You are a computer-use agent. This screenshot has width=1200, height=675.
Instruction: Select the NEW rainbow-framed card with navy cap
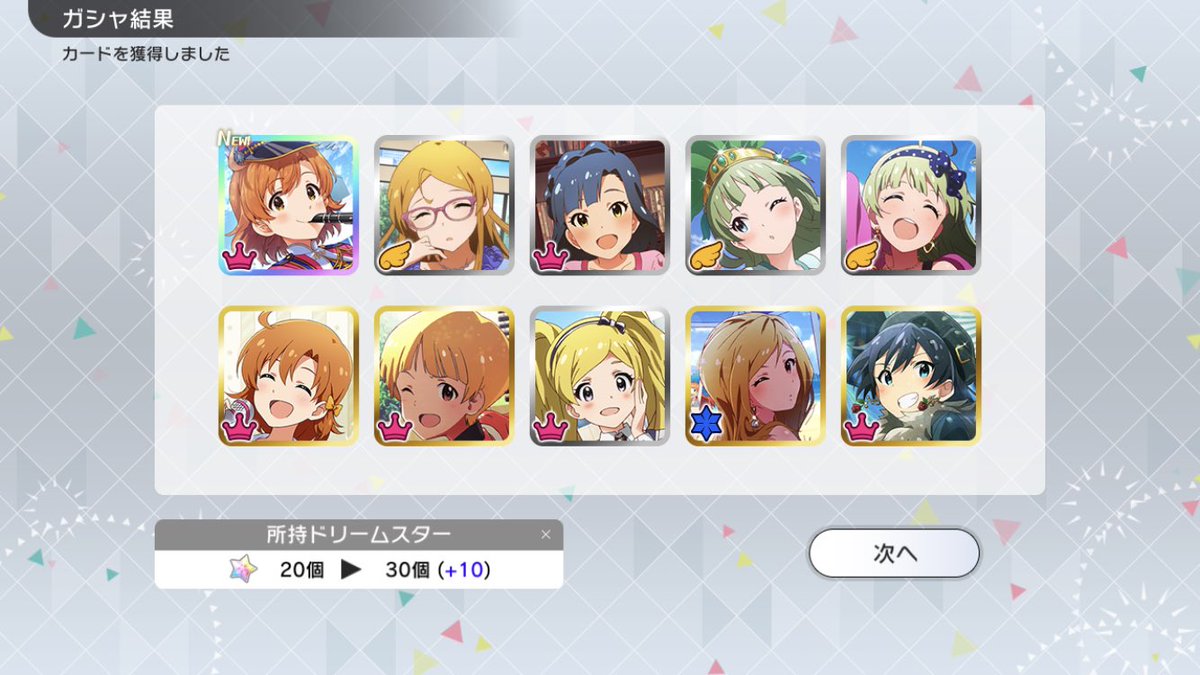[x=287, y=205]
